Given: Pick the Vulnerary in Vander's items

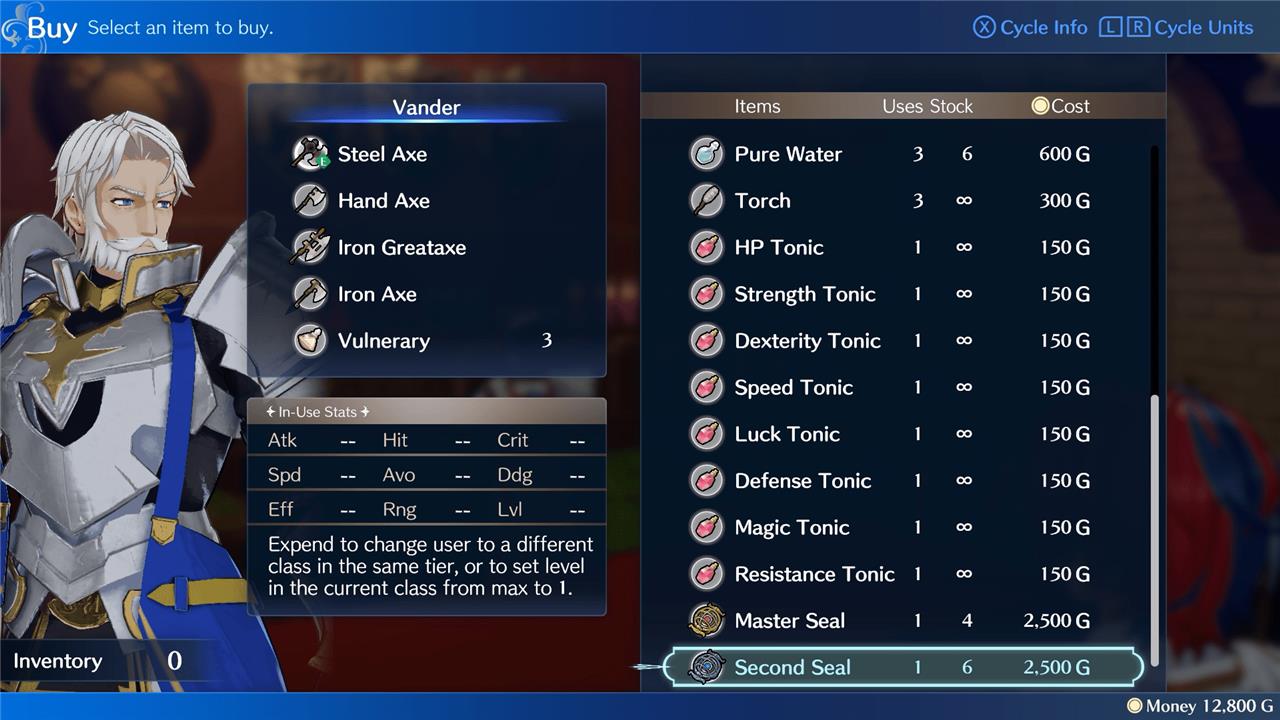Looking at the screenshot, I should [x=383, y=341].
